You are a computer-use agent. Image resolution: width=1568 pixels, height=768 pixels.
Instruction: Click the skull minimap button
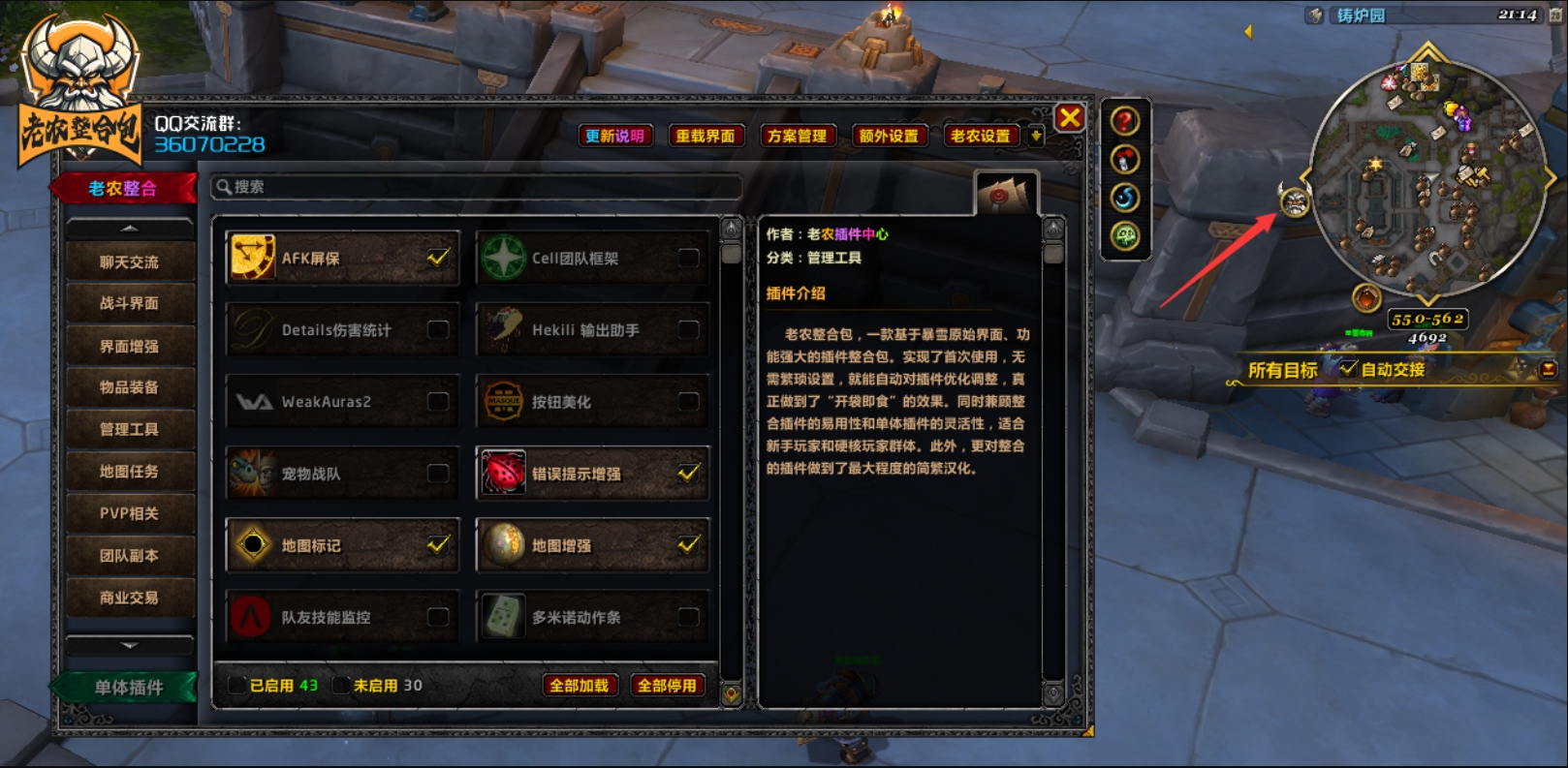tap(1295, 202)
